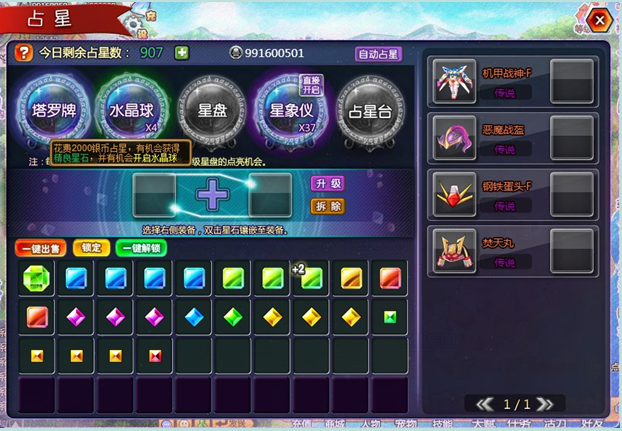Select the 机甲战神 equipment row

513,81
